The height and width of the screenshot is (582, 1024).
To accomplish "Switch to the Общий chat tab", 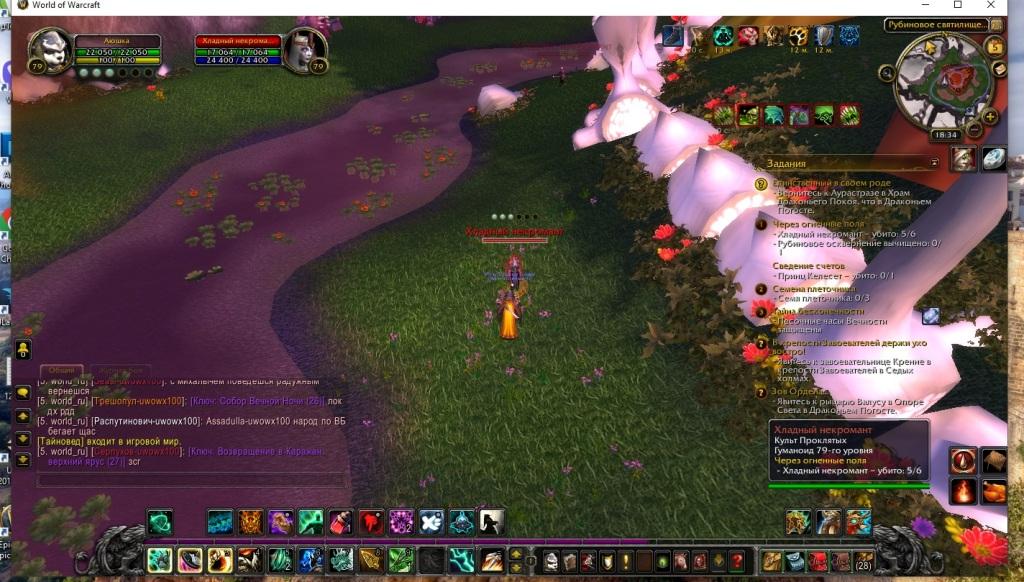I will tap(63, 370).
